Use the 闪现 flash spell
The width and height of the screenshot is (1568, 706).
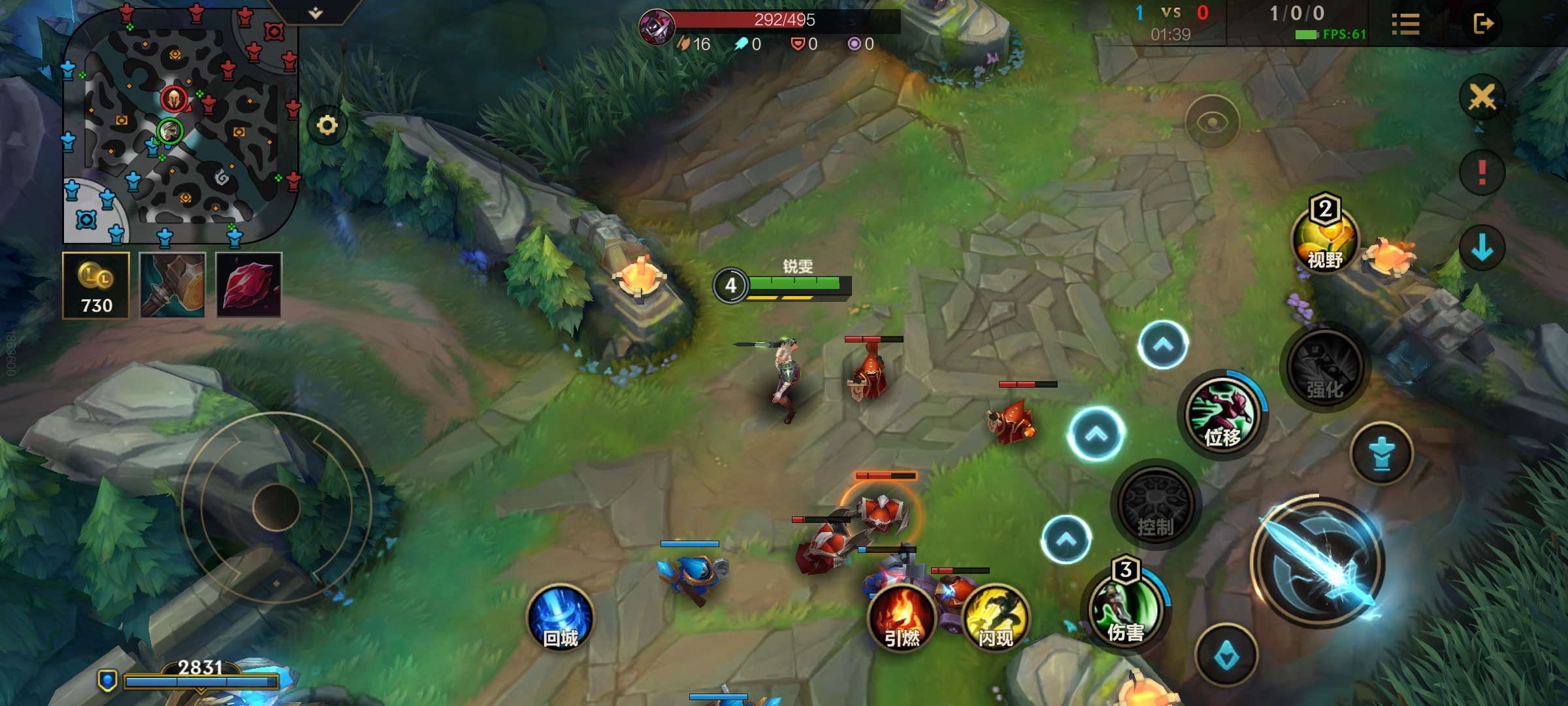pyautogui.click(x=995, y=618)
